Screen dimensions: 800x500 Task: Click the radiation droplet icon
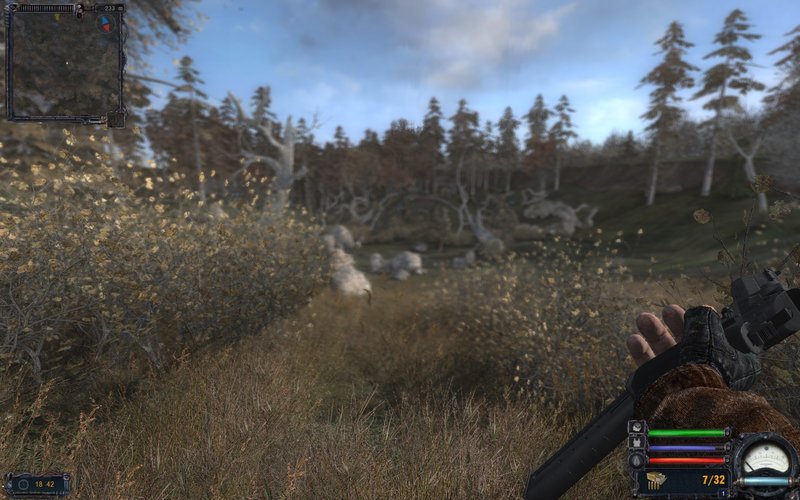click(637, 460)
